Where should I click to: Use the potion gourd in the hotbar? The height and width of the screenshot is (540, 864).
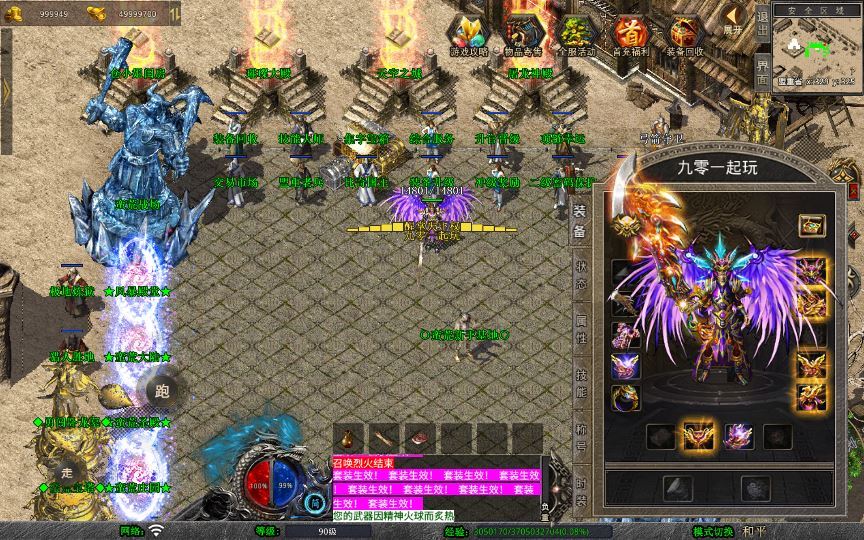point(348,438)
